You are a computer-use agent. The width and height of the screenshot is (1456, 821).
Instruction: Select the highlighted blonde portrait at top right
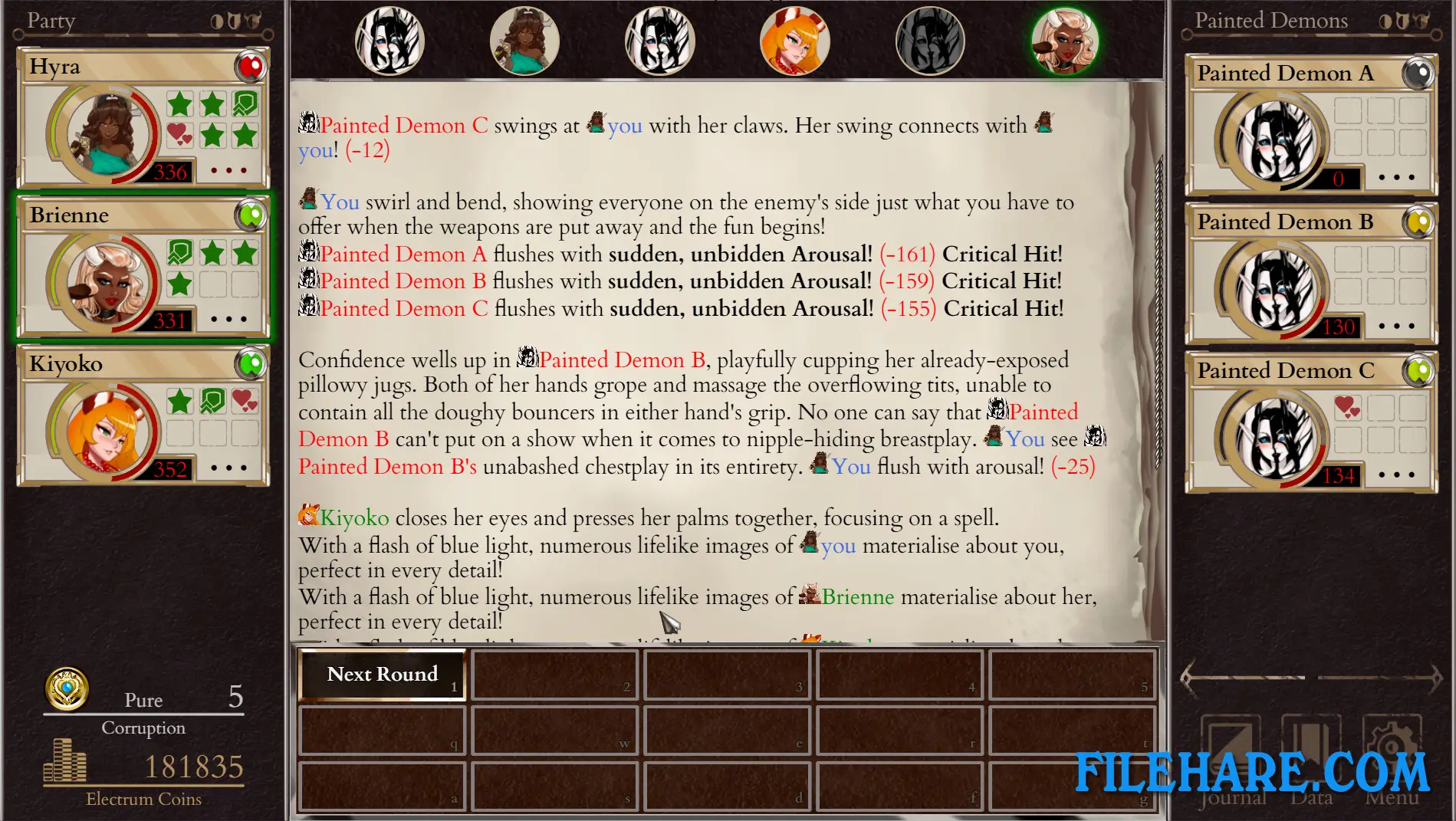tap(1065, 40)
